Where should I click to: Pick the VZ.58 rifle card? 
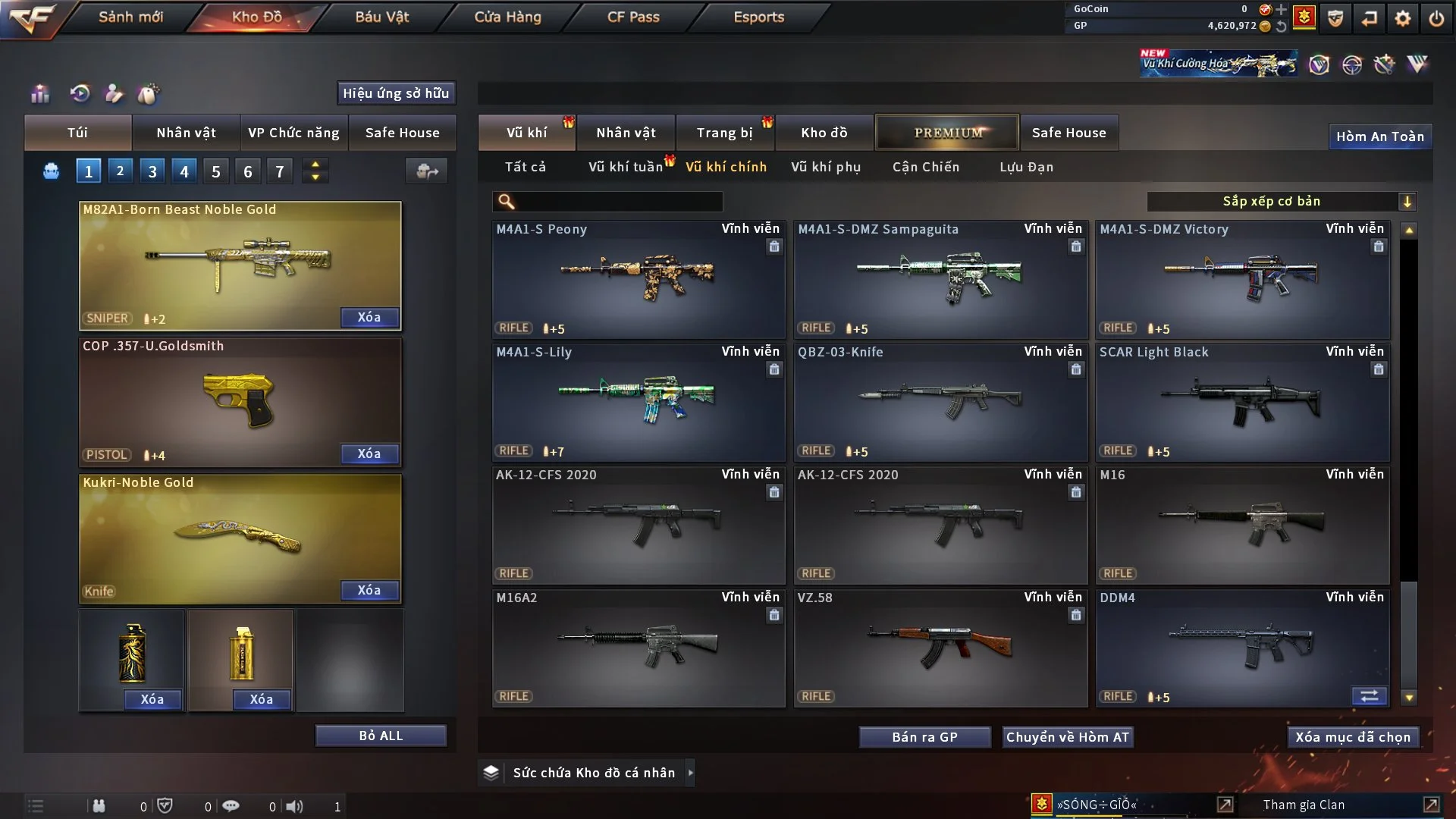(x=940, y=648)
